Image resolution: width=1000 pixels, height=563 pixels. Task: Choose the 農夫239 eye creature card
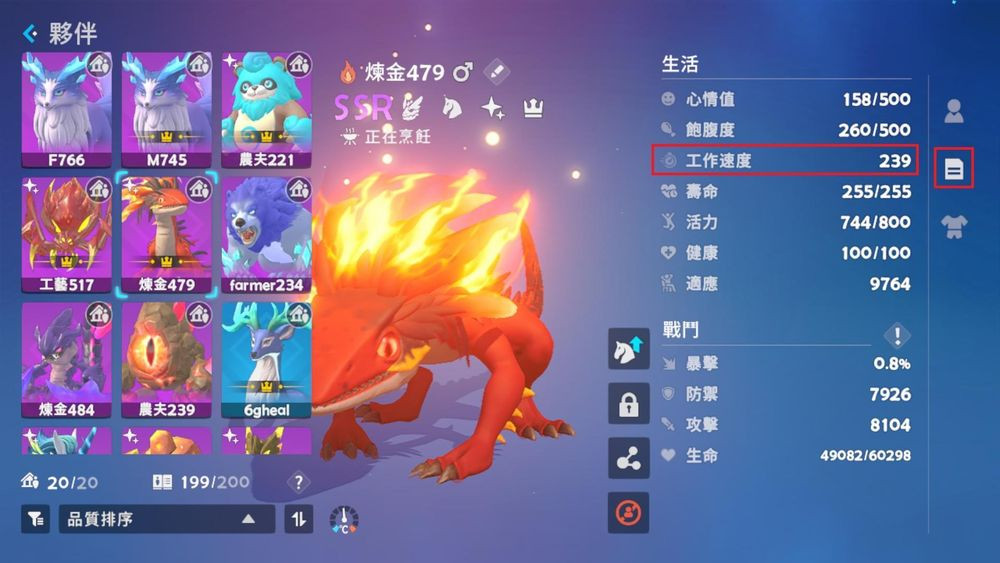166,360
